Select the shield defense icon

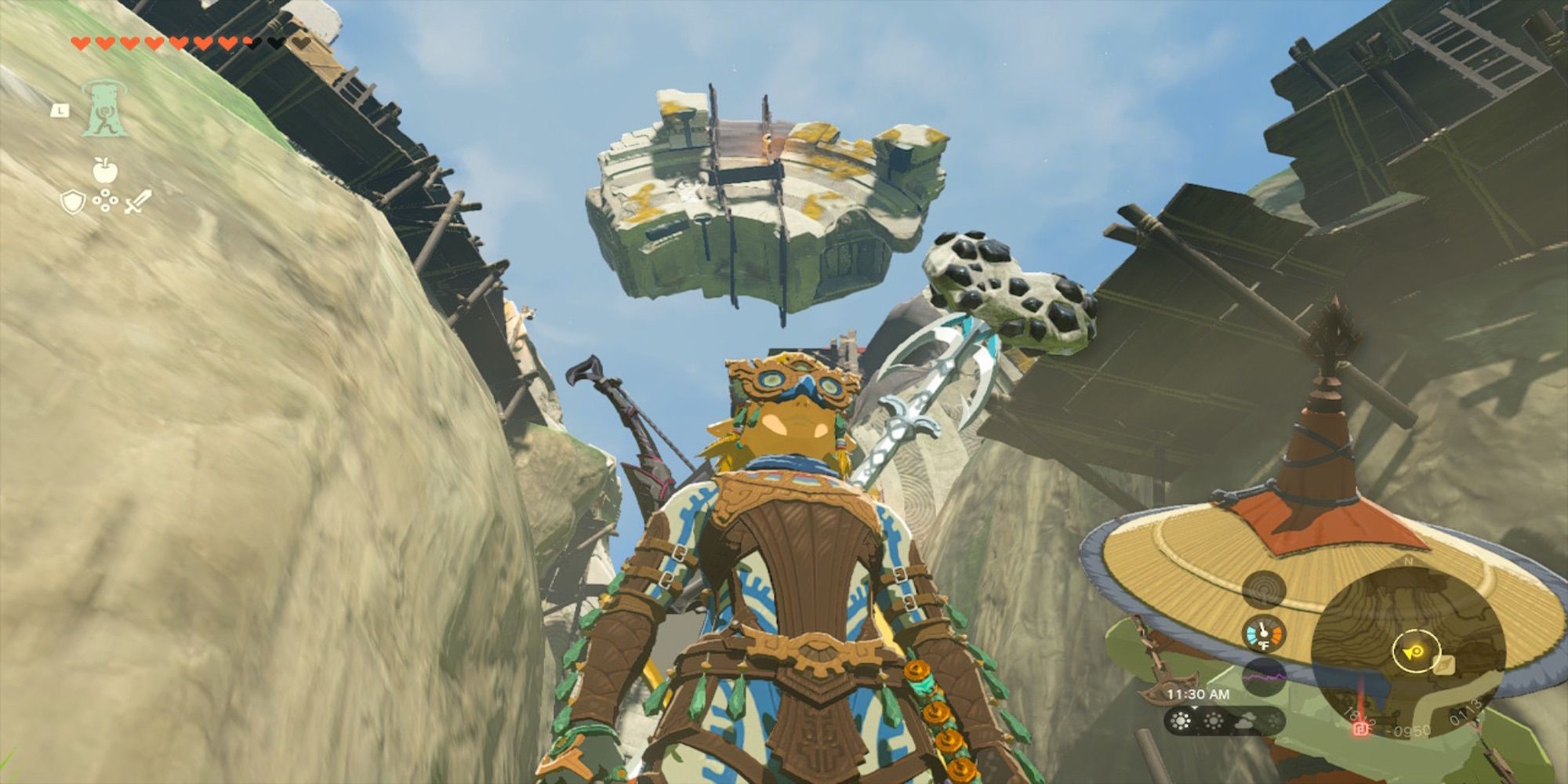click(x=73, y=201)
